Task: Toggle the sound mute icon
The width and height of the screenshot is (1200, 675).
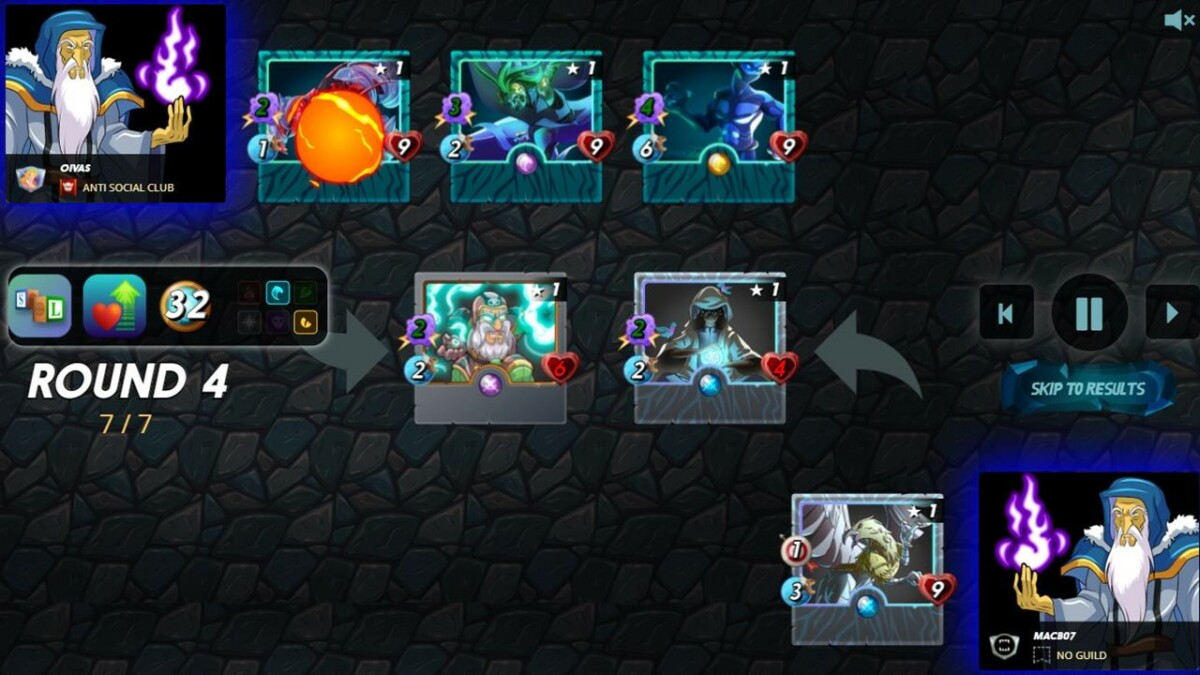Action: pos(1178,20)
